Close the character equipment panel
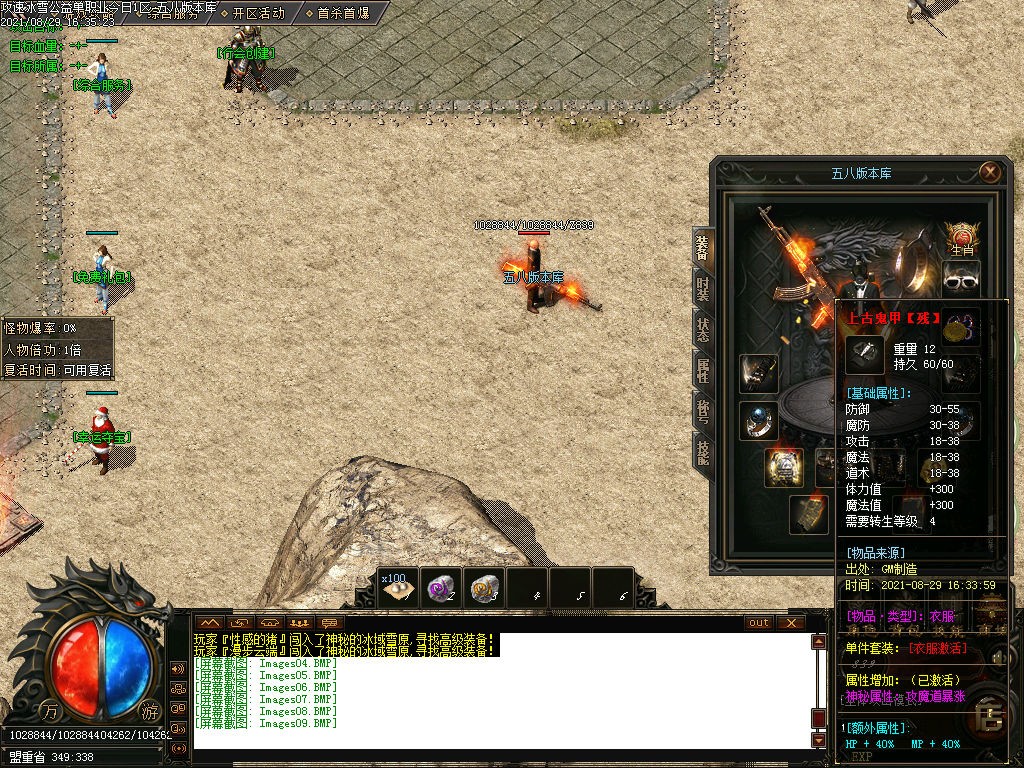Screen dimensions: 1024x768 990,172
